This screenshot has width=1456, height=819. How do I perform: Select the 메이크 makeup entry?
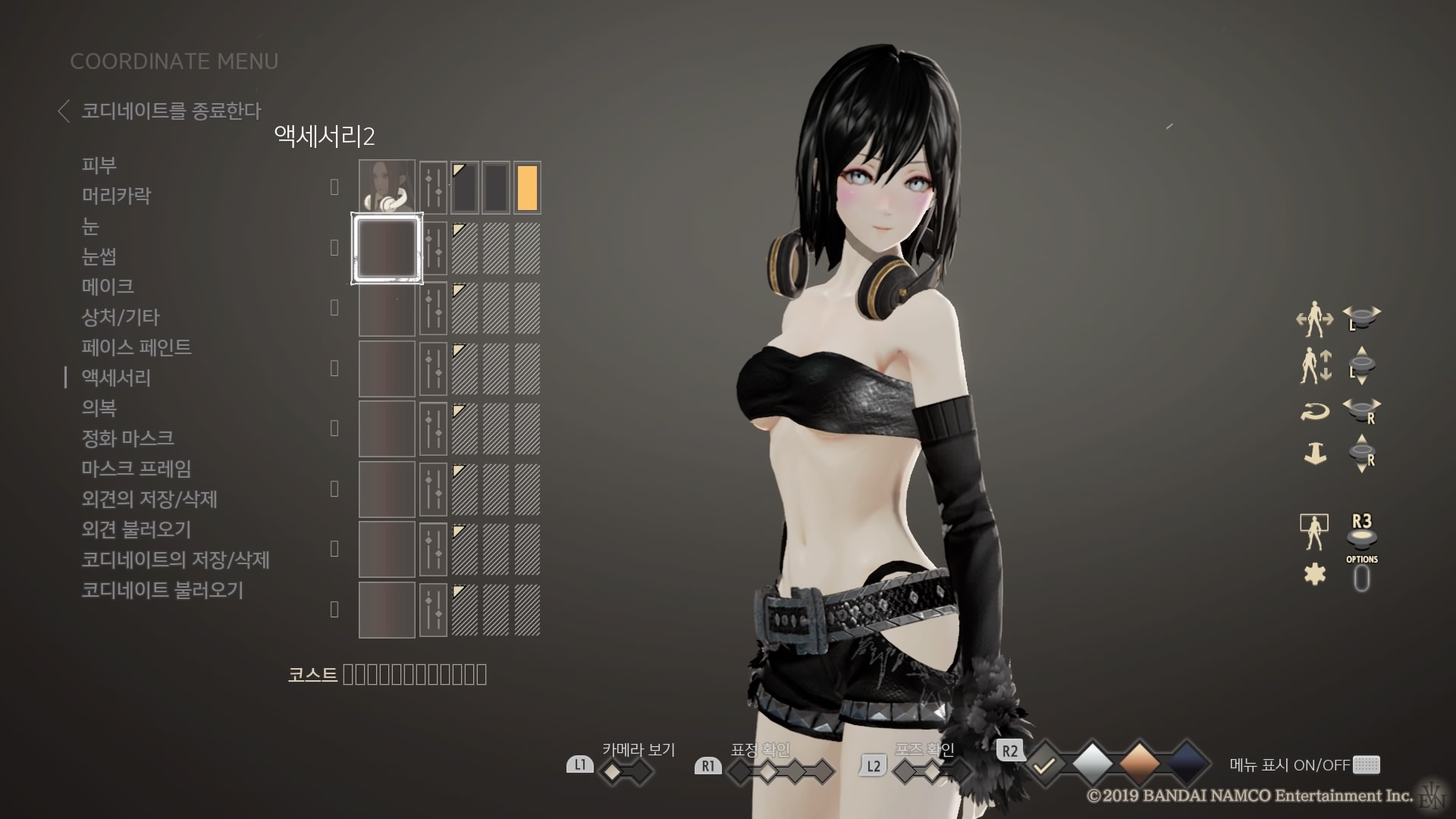(x=108, y=287)
